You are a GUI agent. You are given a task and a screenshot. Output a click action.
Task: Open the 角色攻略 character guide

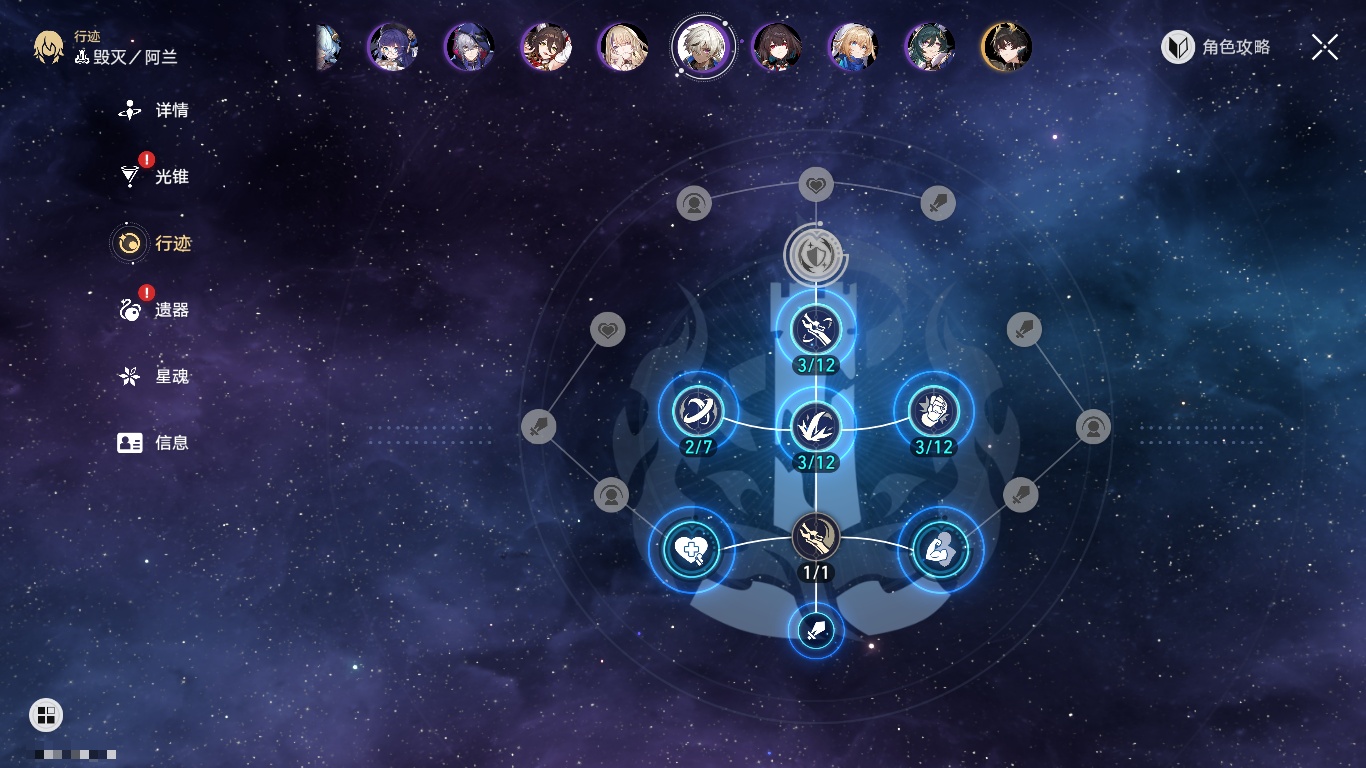tap(1216, 47)
